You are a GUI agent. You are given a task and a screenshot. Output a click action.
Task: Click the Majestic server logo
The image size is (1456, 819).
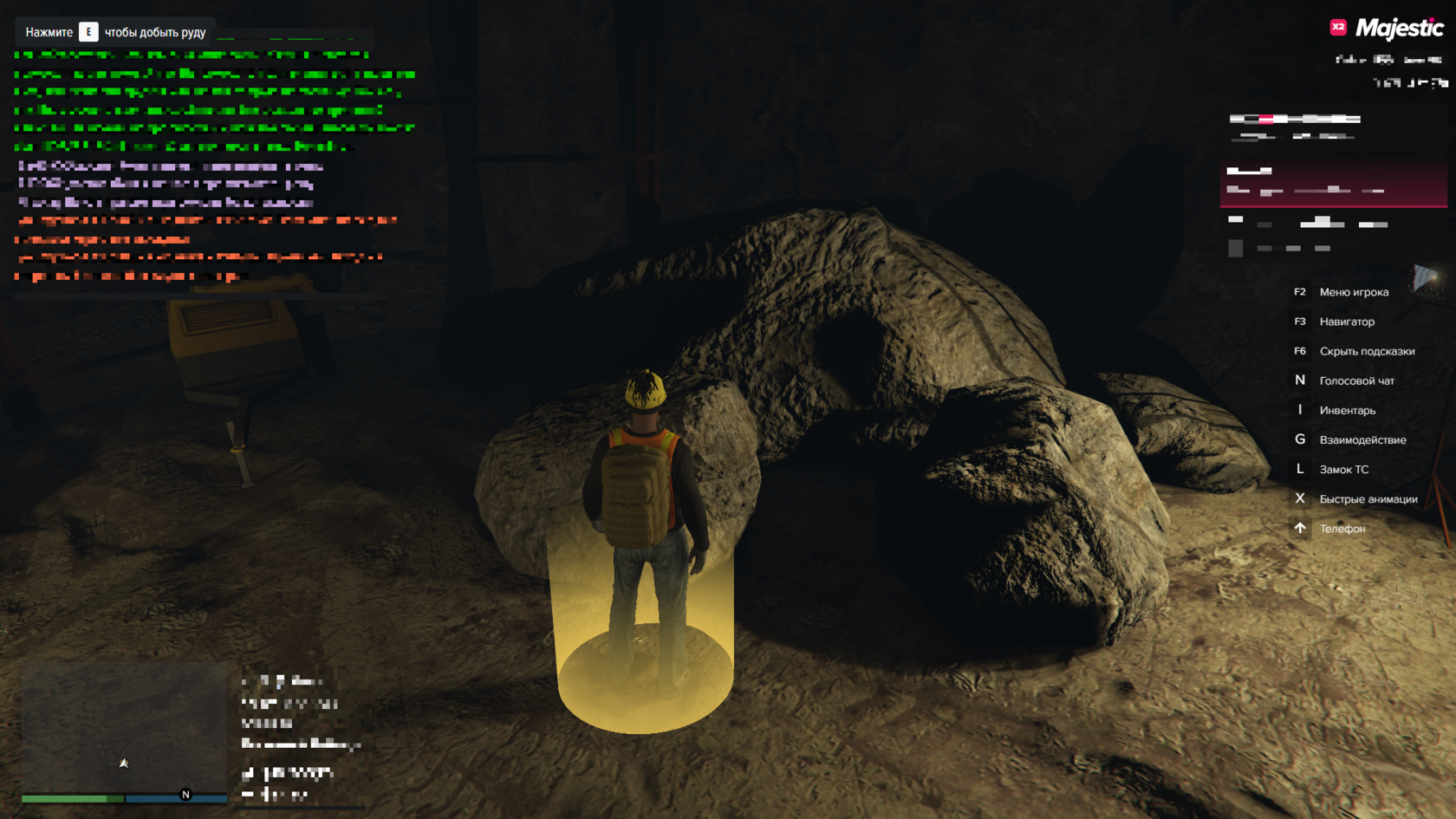[1388, 29]
